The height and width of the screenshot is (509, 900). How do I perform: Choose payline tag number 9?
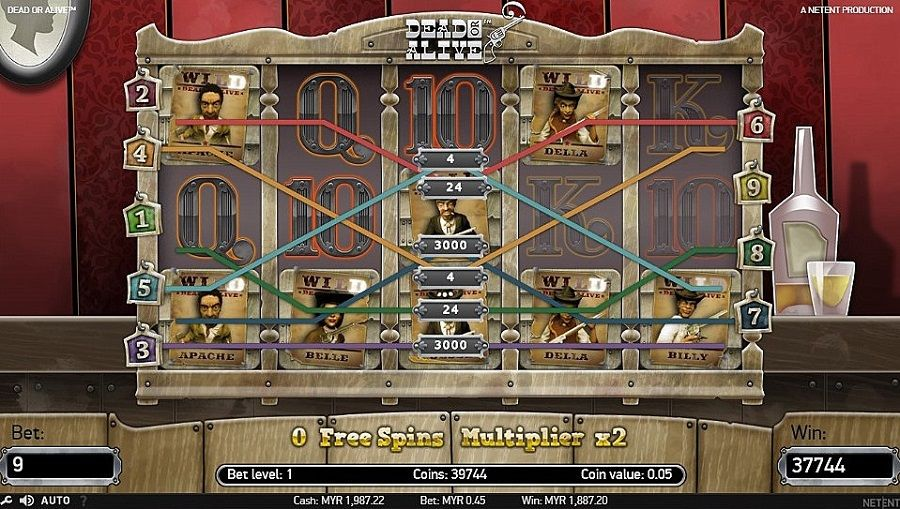(751, 185)
